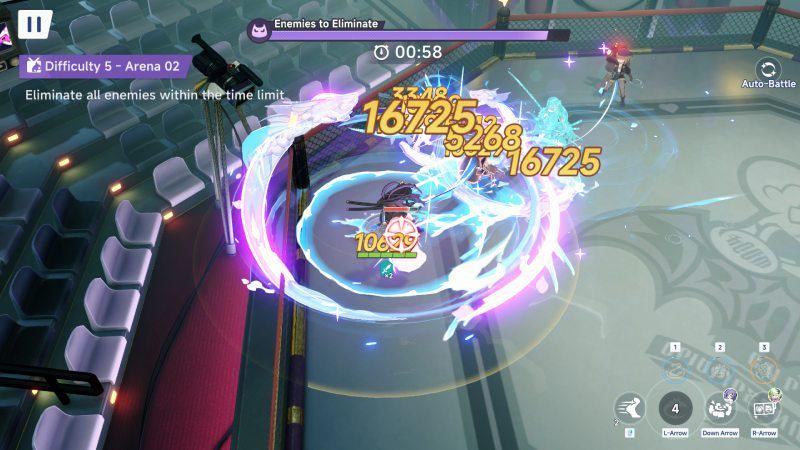Trigger the green-haired character's skill
The height and width of the screenshot is (450, 800).
coord(764,407)
